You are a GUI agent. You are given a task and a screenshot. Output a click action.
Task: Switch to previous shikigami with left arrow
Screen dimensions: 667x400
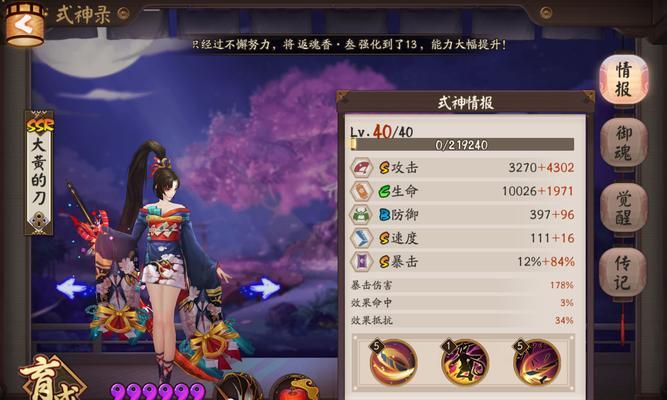click(x=71, y=288)
